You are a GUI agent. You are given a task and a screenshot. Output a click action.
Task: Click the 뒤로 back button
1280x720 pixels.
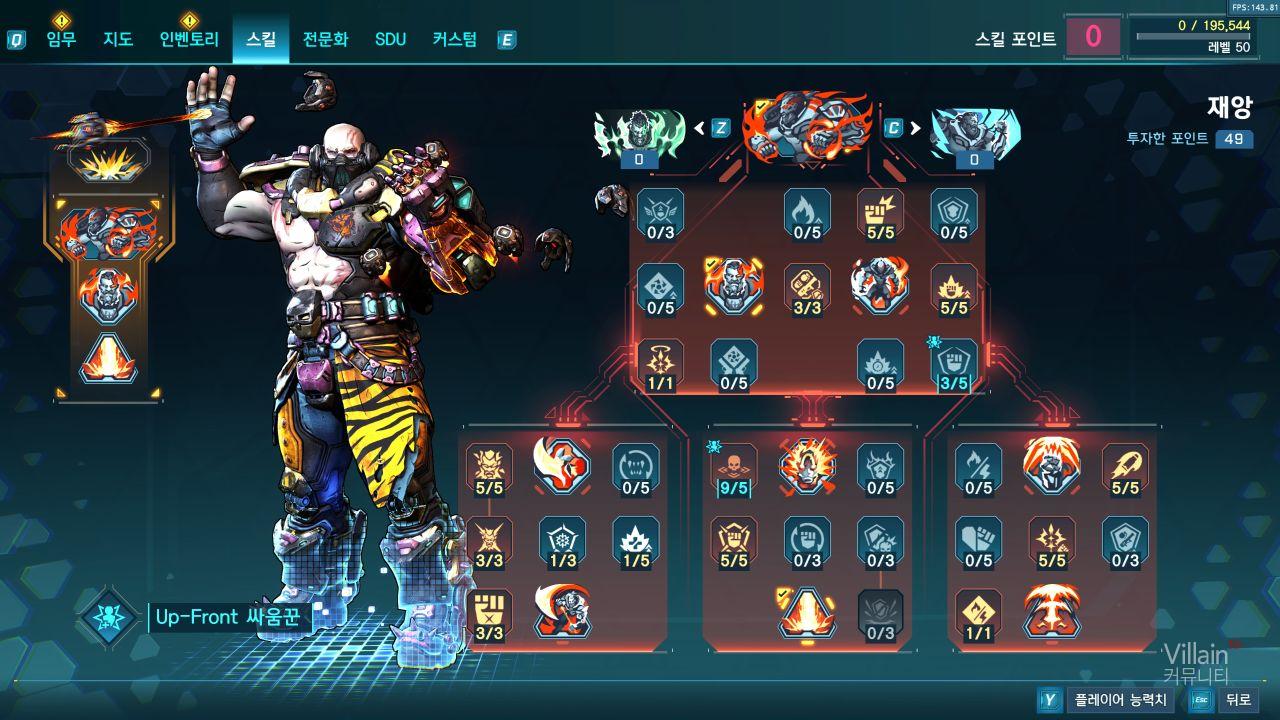click(x=1238, y=700)
